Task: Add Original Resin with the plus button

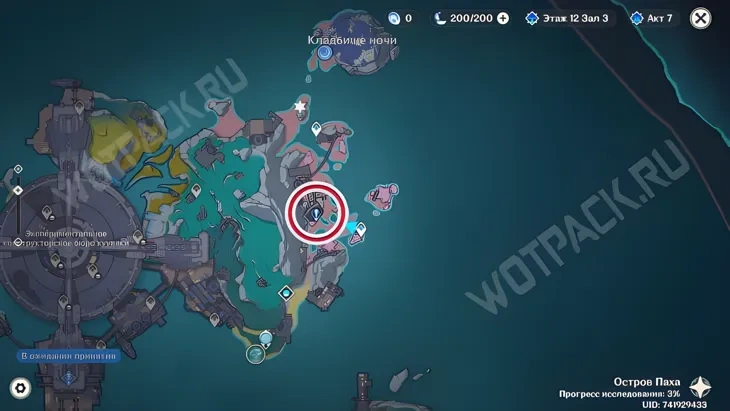Action: click(503, 18)
